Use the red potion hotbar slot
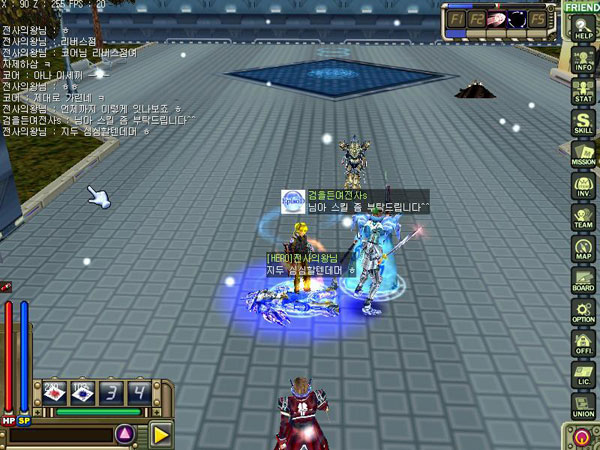This screenshot has width=600, height=450. point(54,392)
